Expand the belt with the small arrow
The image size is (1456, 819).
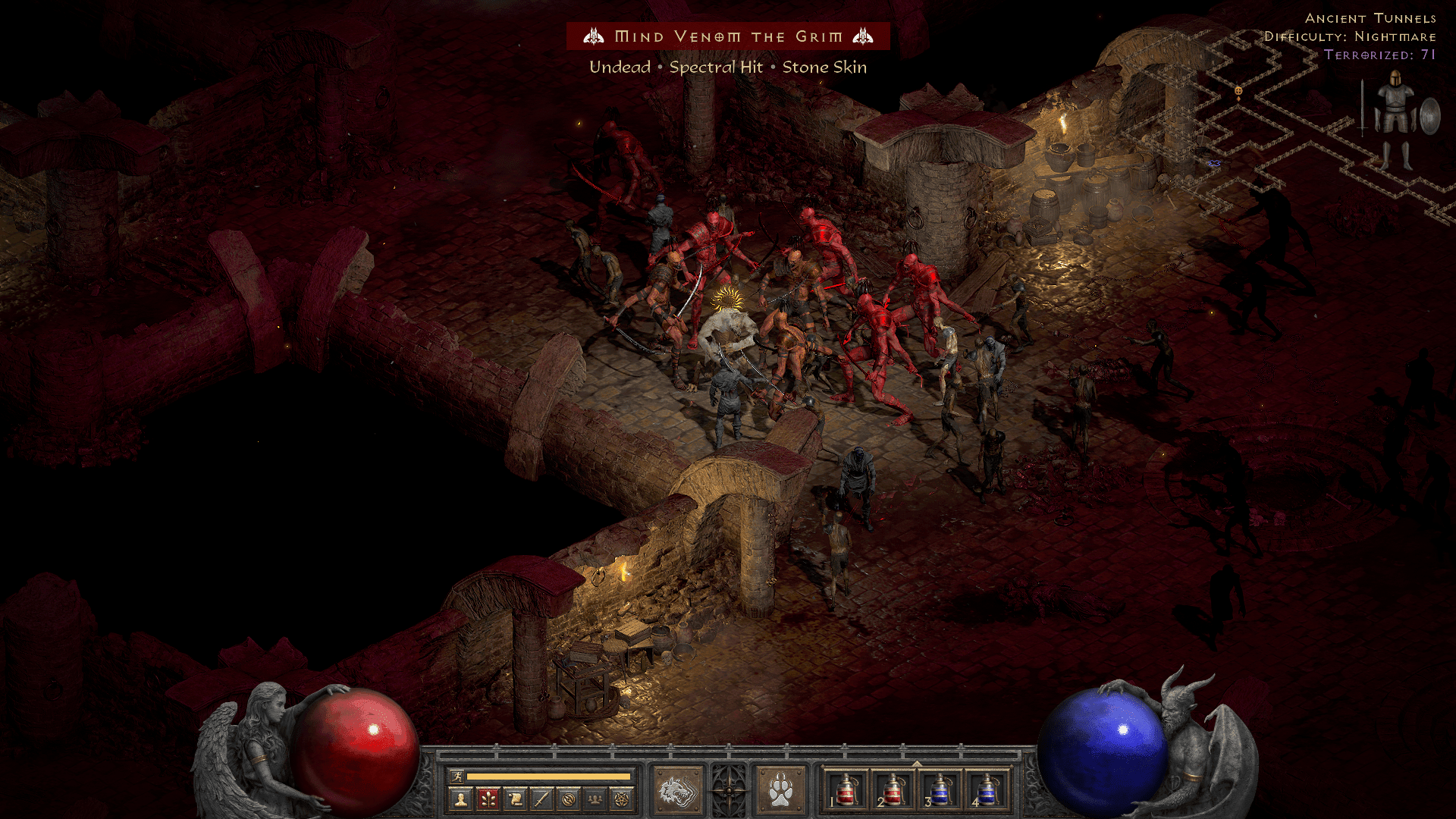point(917,764)
